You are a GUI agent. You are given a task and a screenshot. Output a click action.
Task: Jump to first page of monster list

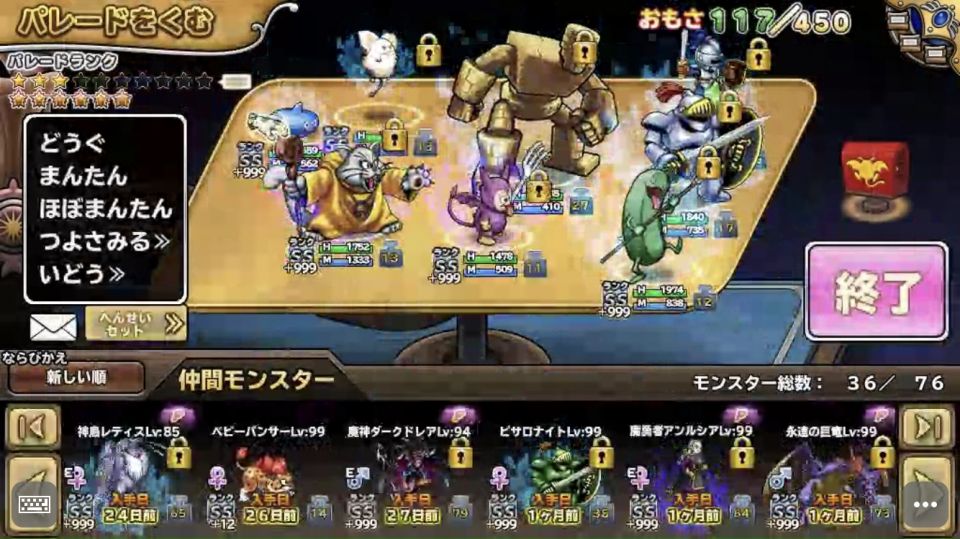[33, 427]
